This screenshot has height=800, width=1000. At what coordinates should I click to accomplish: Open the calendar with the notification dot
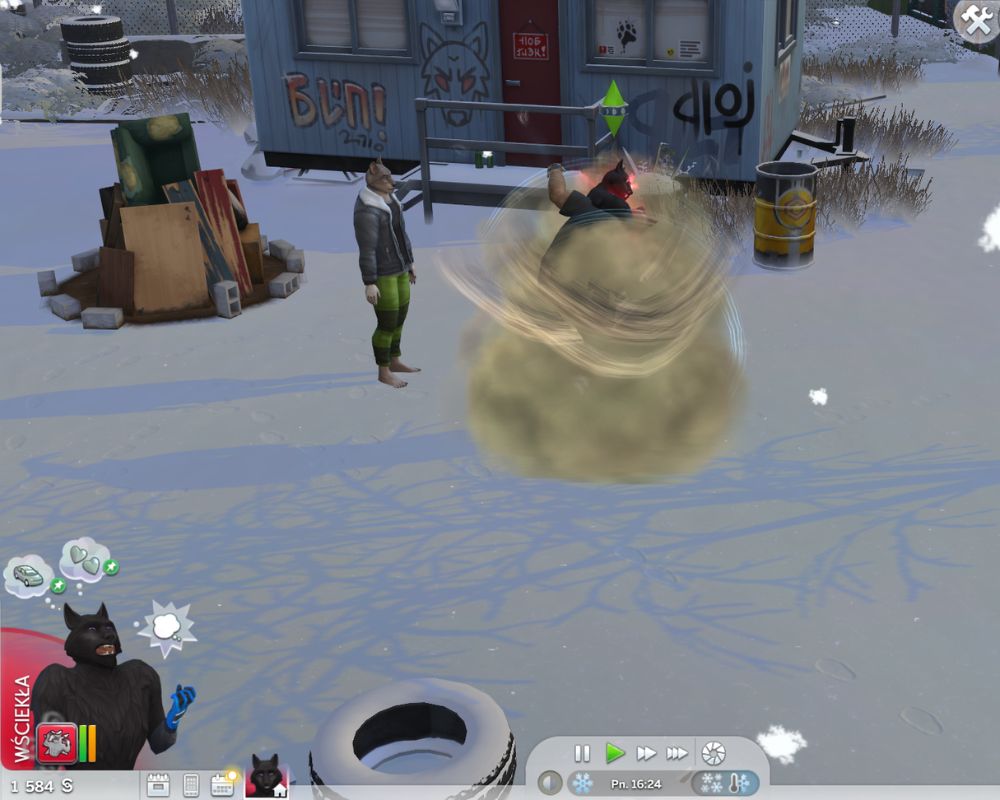[222, 784]
